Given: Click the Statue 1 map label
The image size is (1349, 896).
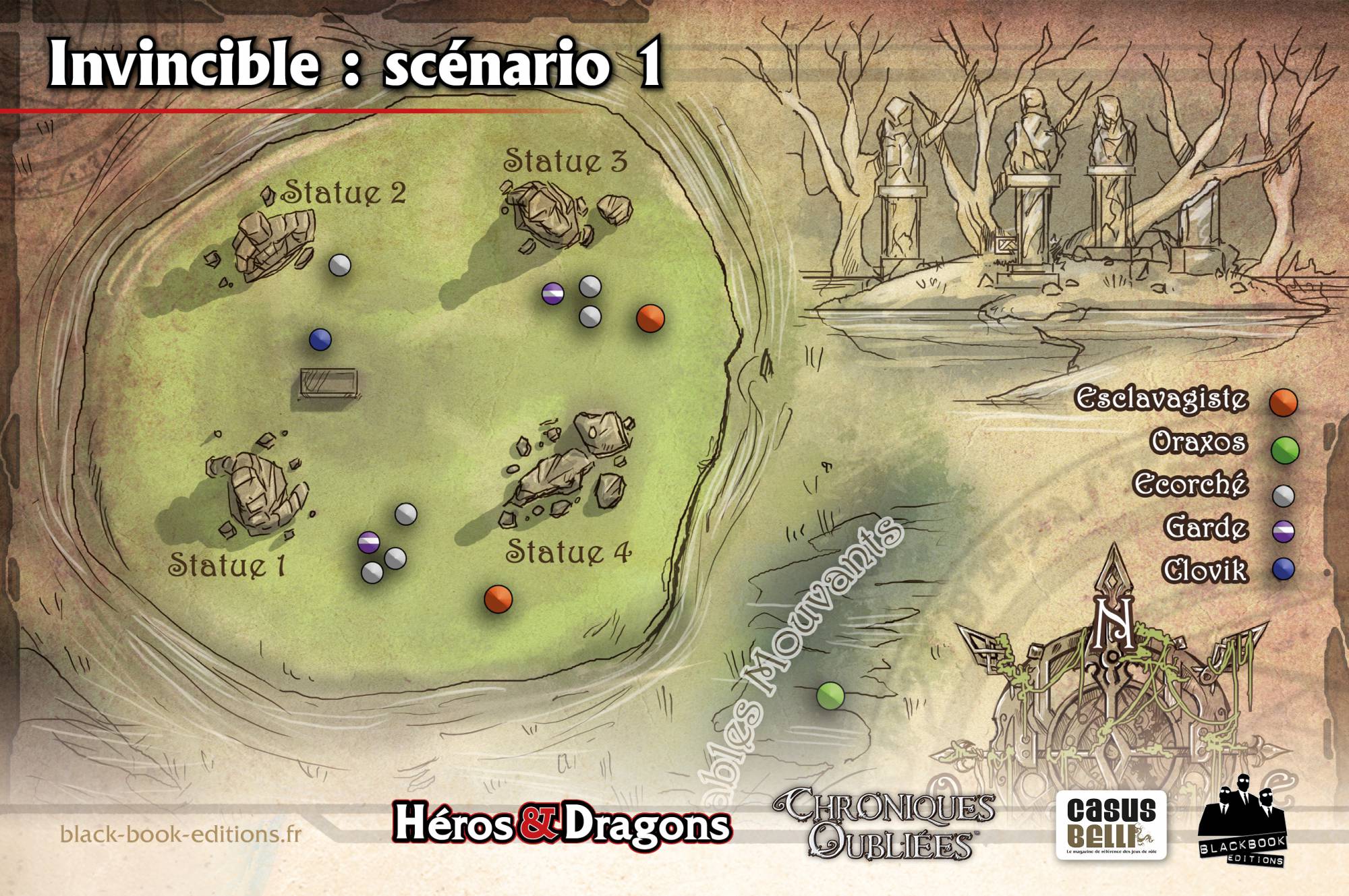Looking at the screenshot, I should click(x=227, y=565).
